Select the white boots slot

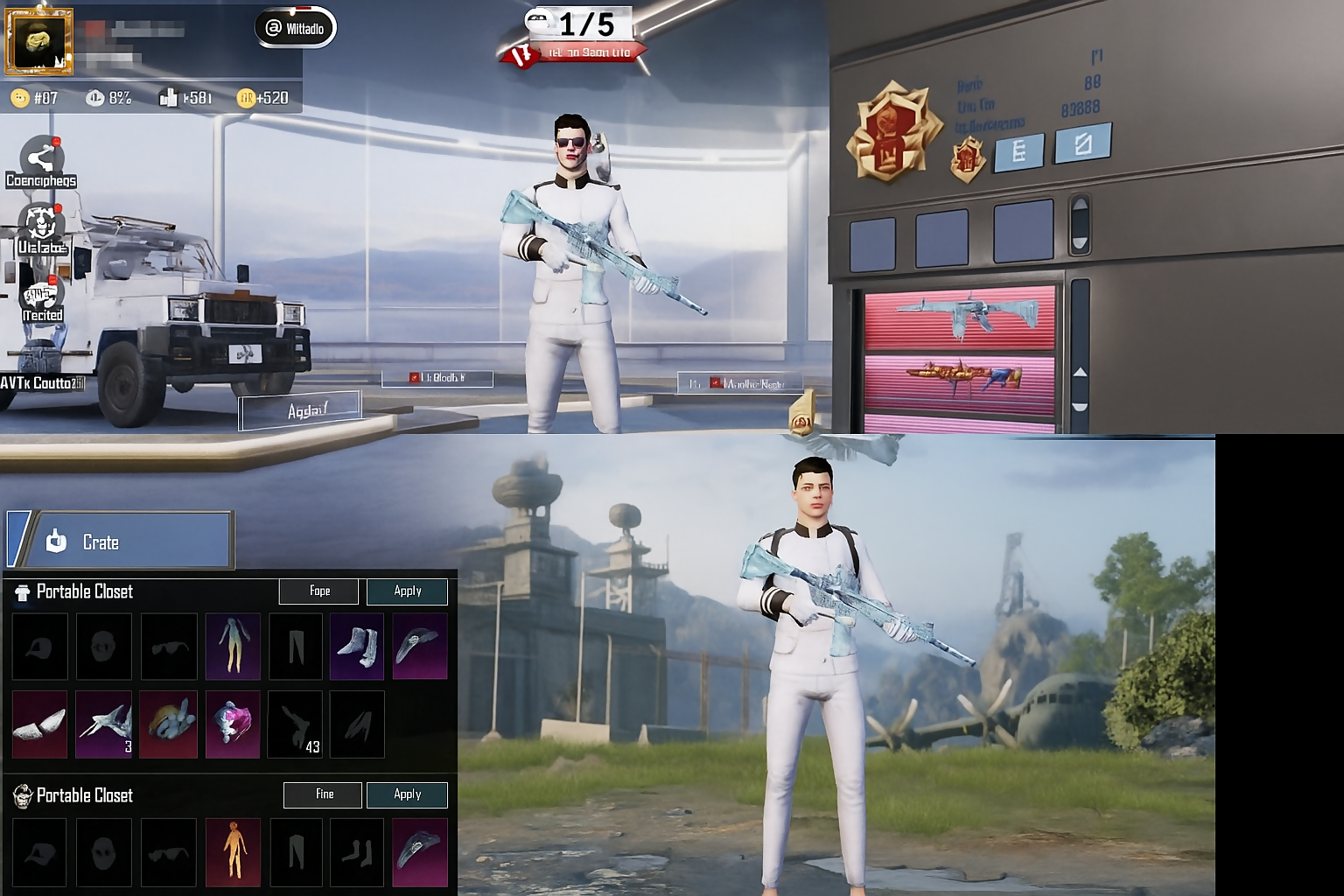click(x=356, y=647)
